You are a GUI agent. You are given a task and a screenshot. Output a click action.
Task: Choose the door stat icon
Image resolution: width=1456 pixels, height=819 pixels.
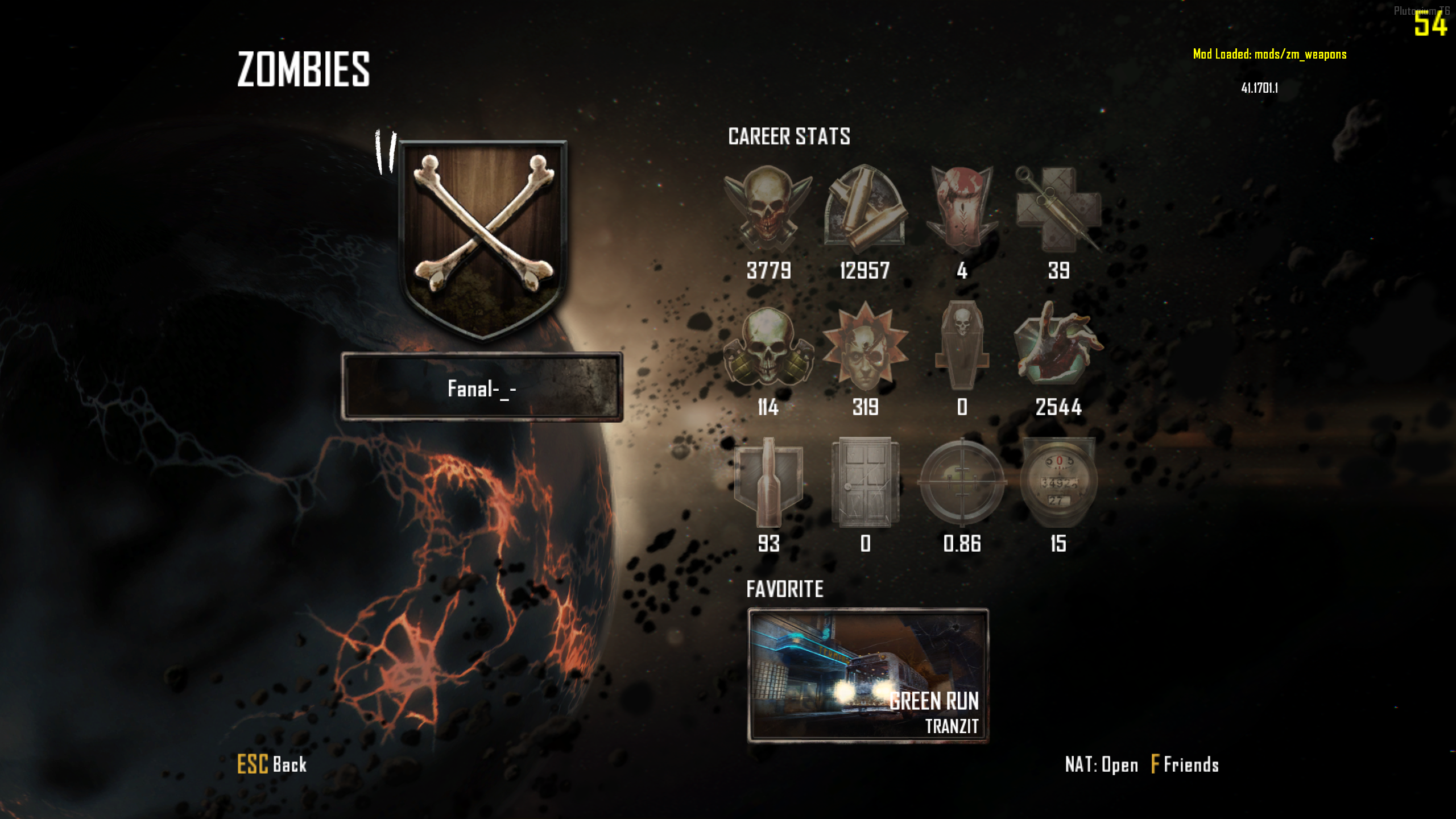pos(865,482)
